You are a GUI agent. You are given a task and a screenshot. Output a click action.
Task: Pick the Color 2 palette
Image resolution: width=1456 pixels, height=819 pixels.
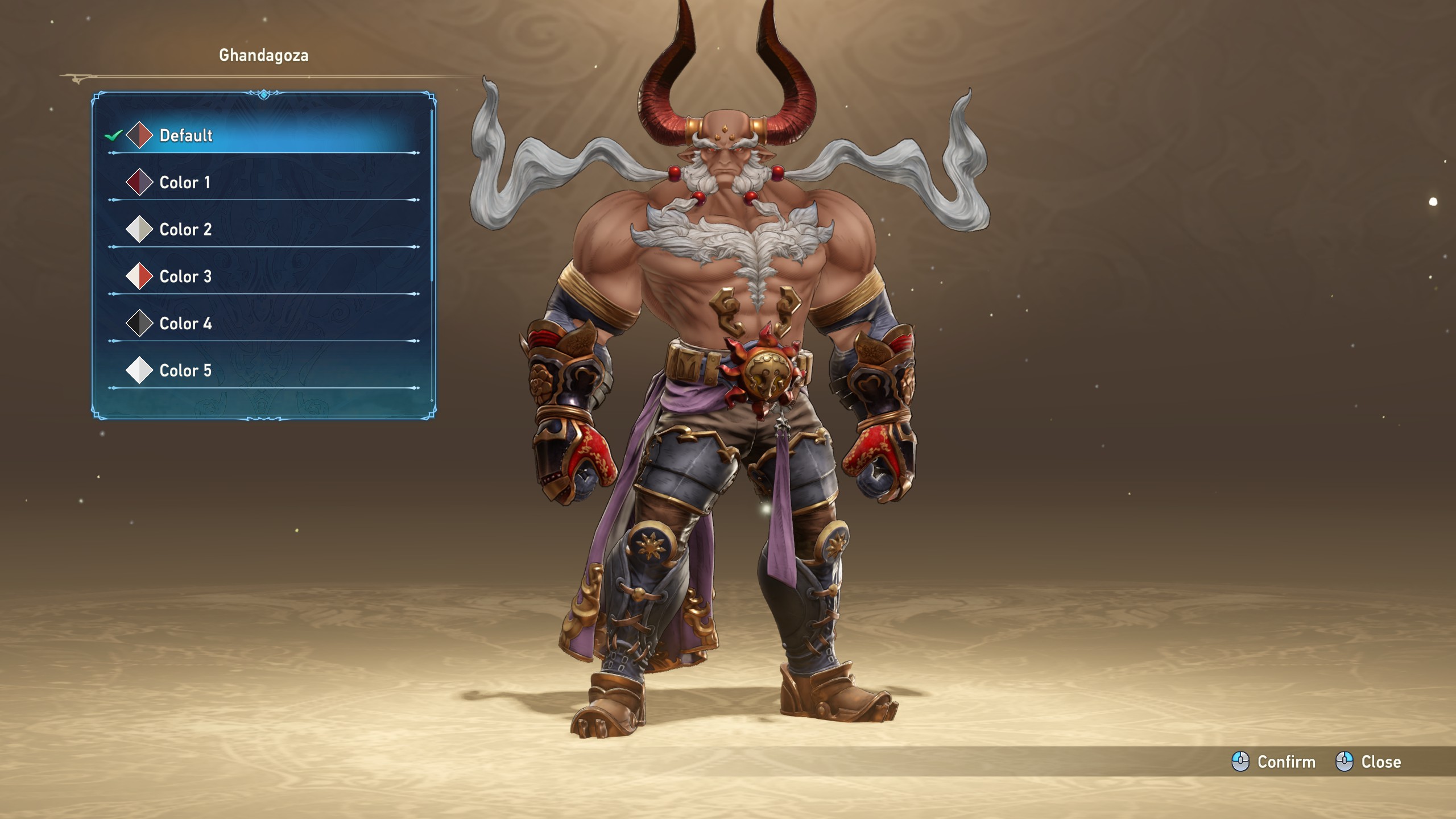185,230
